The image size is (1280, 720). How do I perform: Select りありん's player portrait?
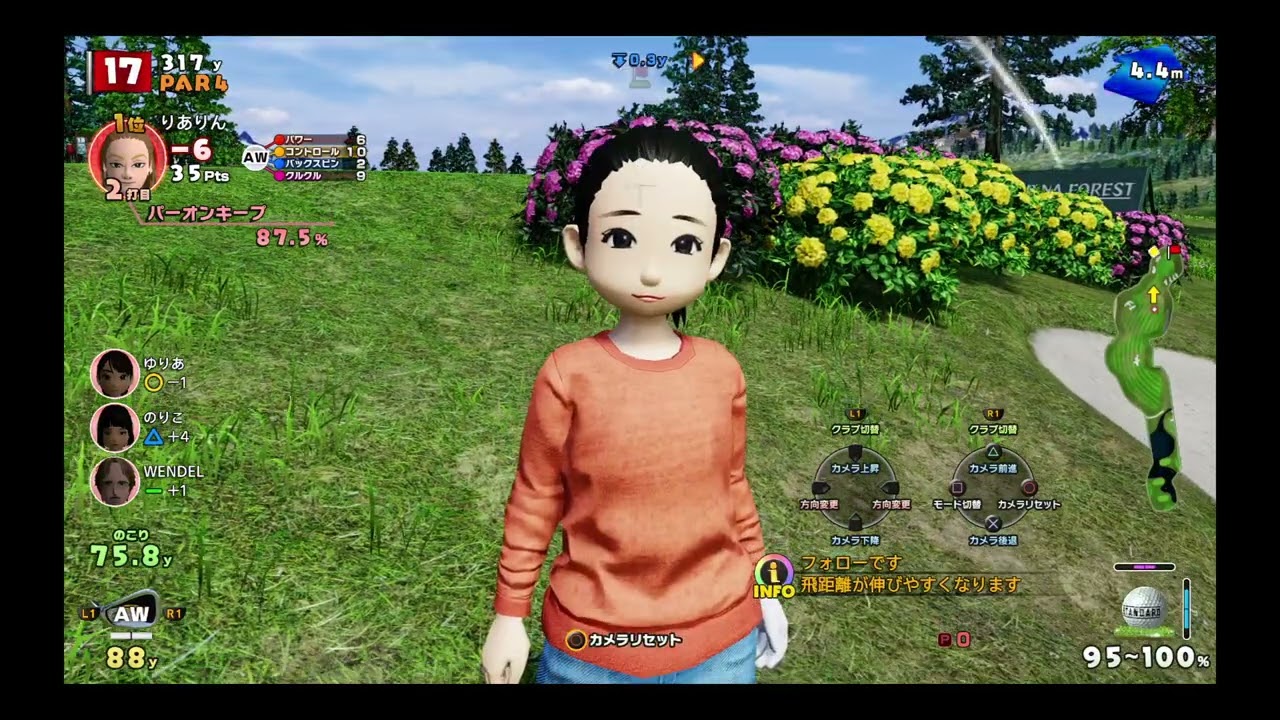pos(127,160)
